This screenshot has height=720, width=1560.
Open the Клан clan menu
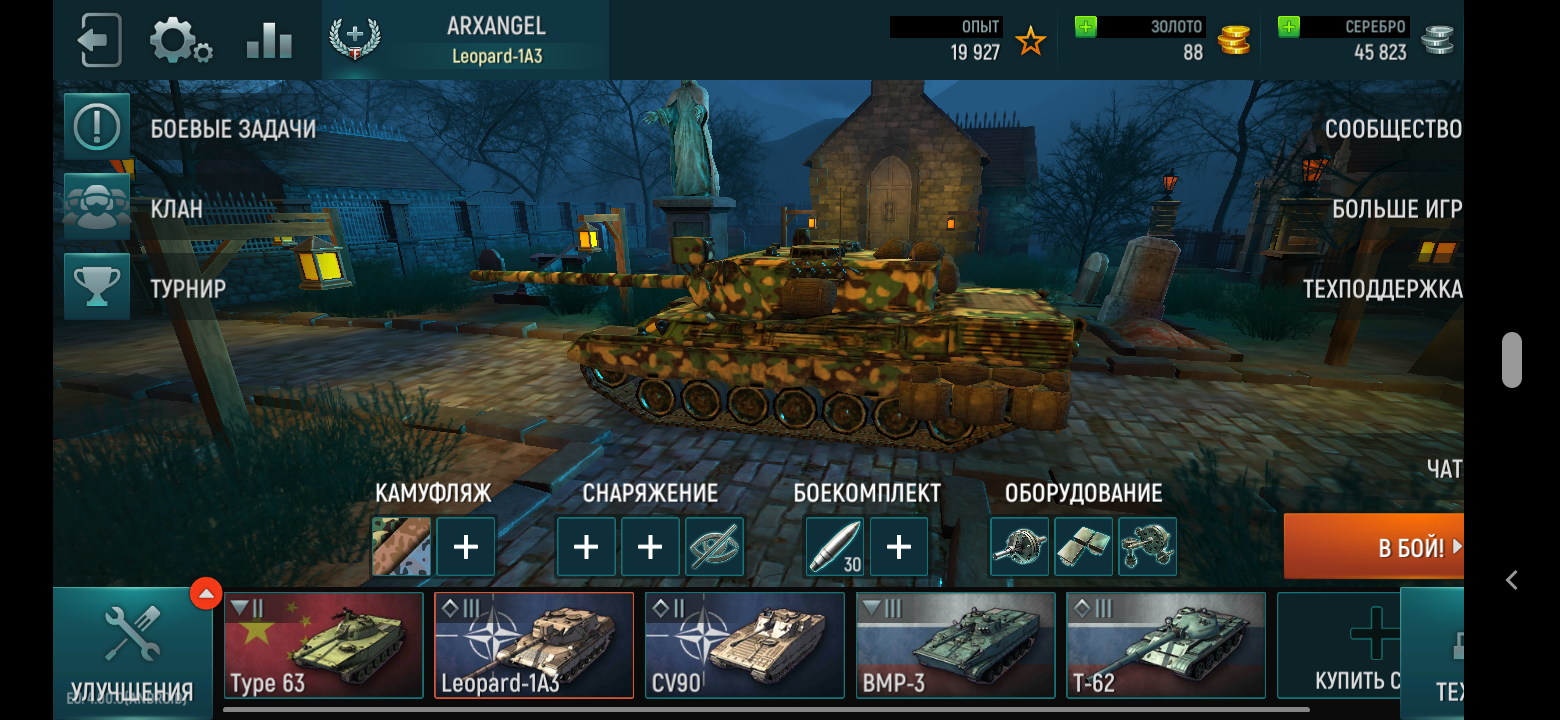(x=98, y=207)
